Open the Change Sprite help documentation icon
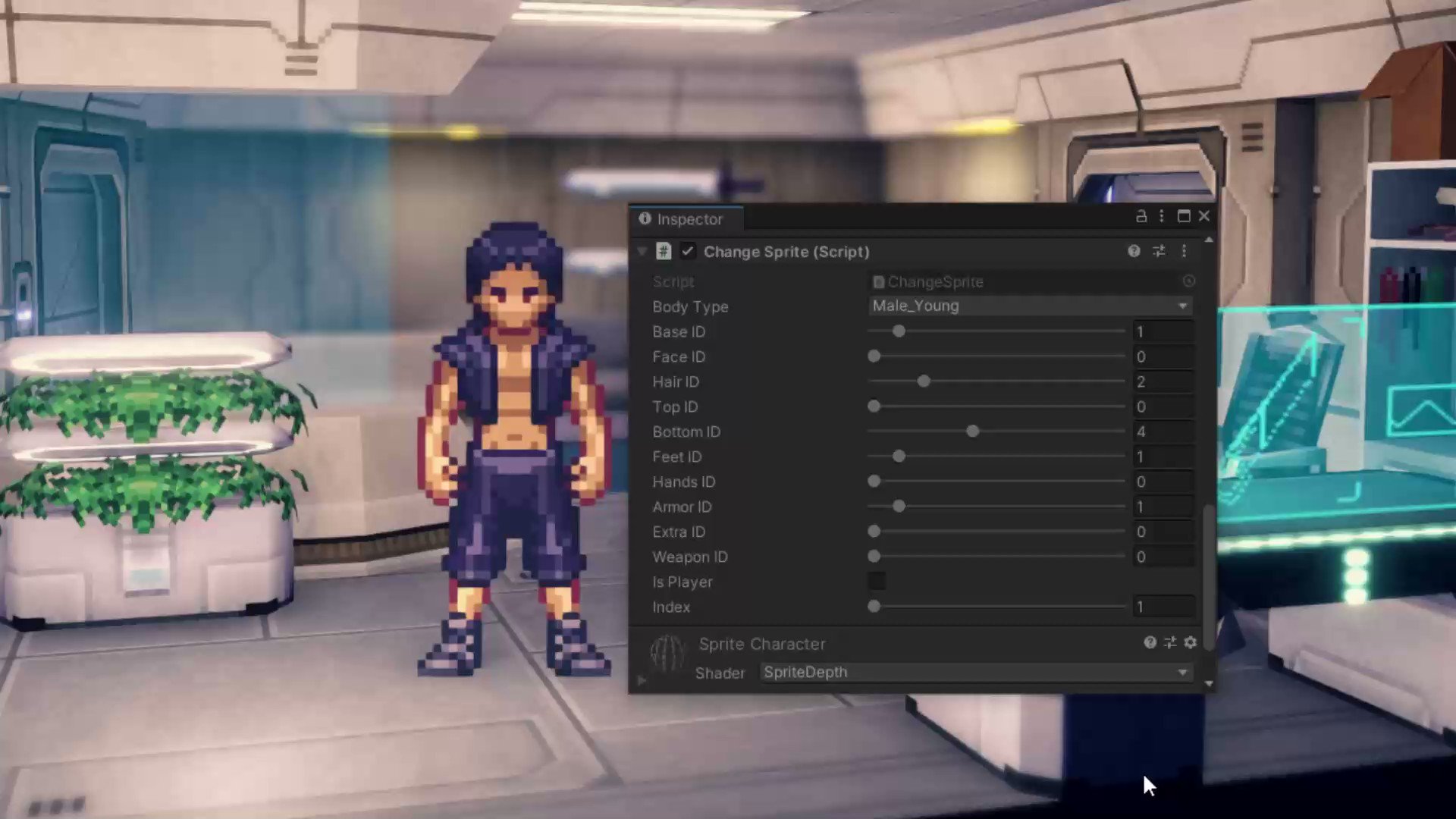 tap(1133, 251)
